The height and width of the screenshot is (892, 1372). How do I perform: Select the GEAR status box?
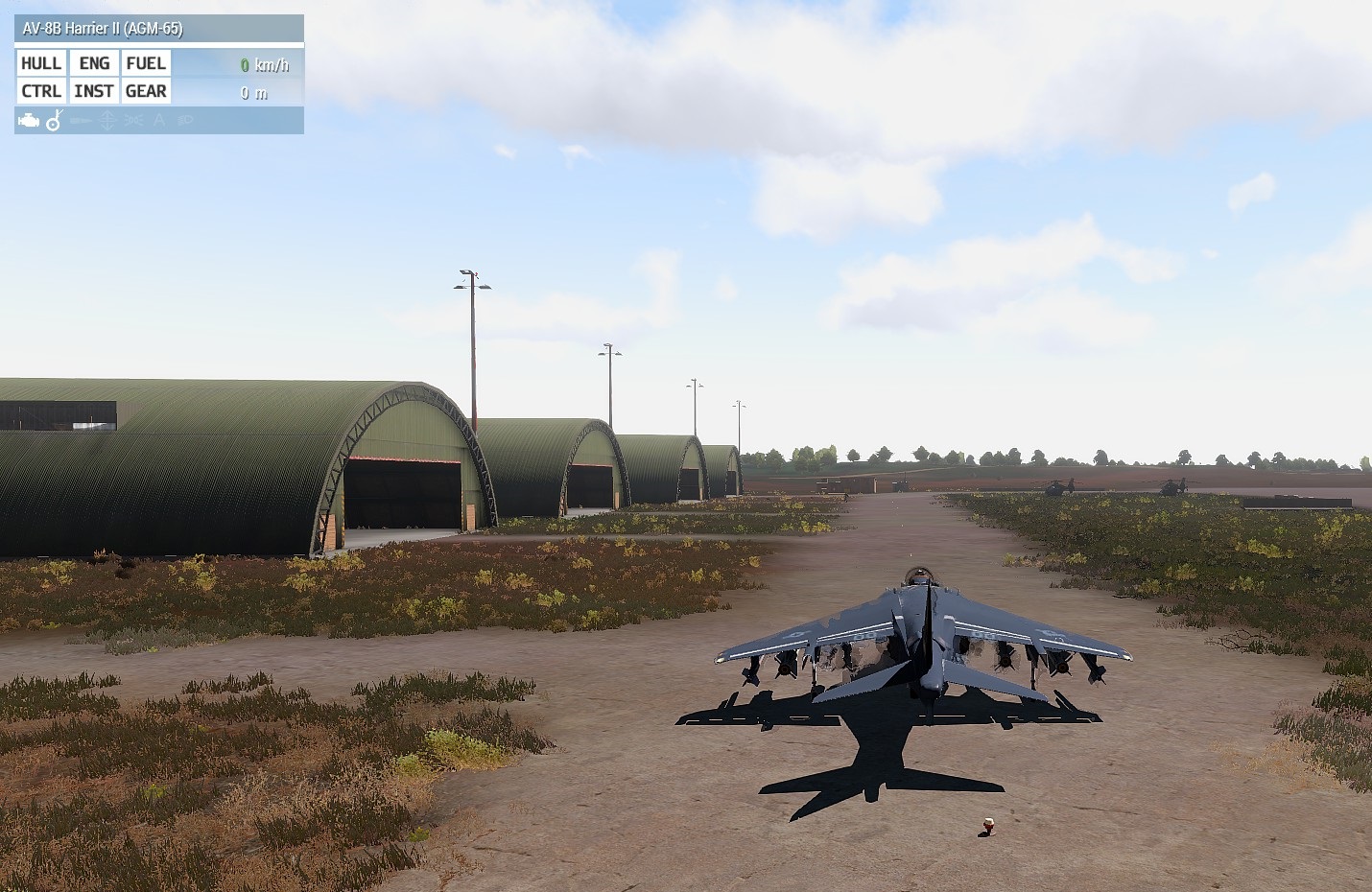click(146, 91)
